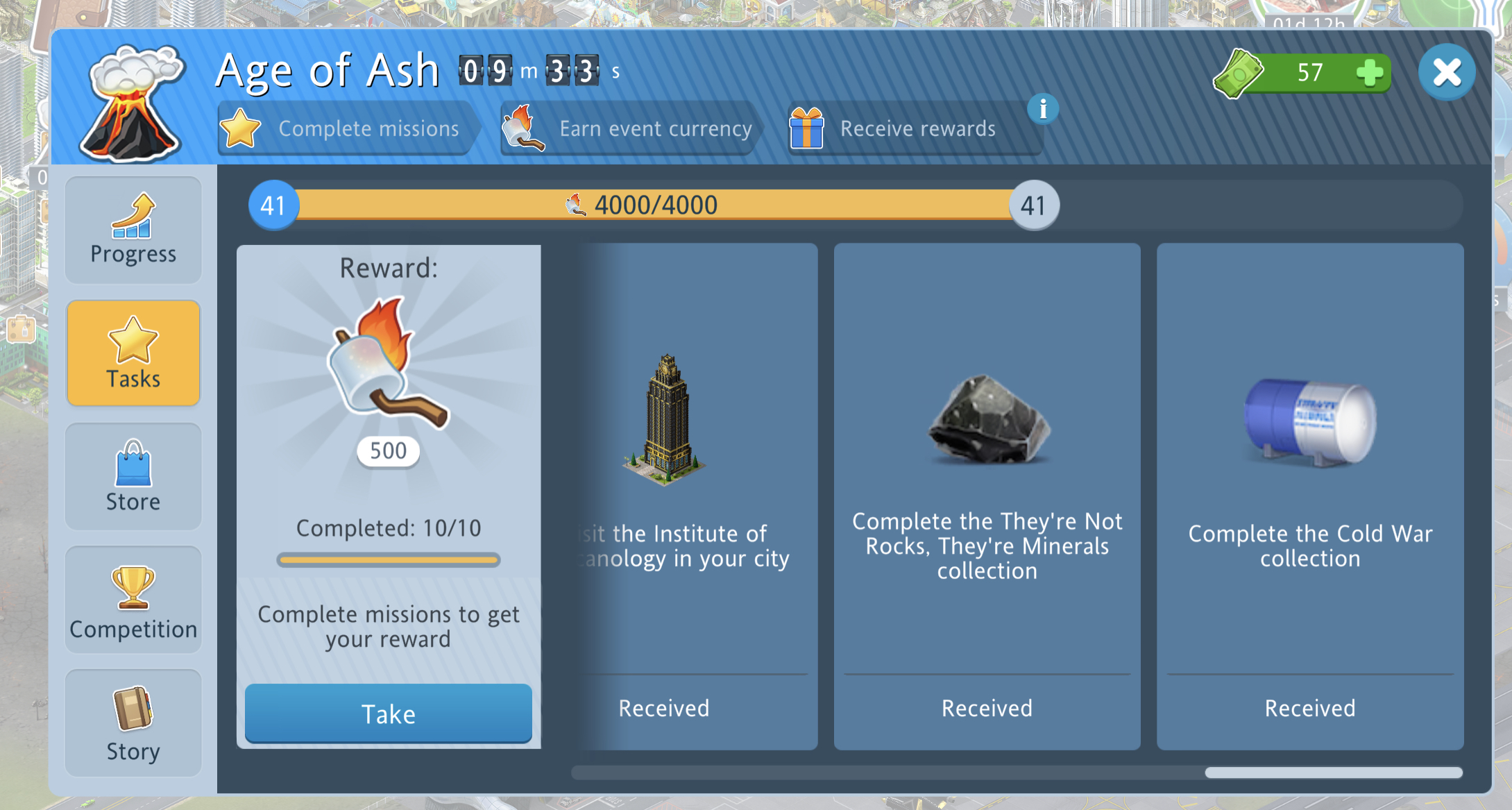Screen dimensions: 1512x810
Task: Open the Tasks tab
Action: pyautogui.click(x=133, y=353)
